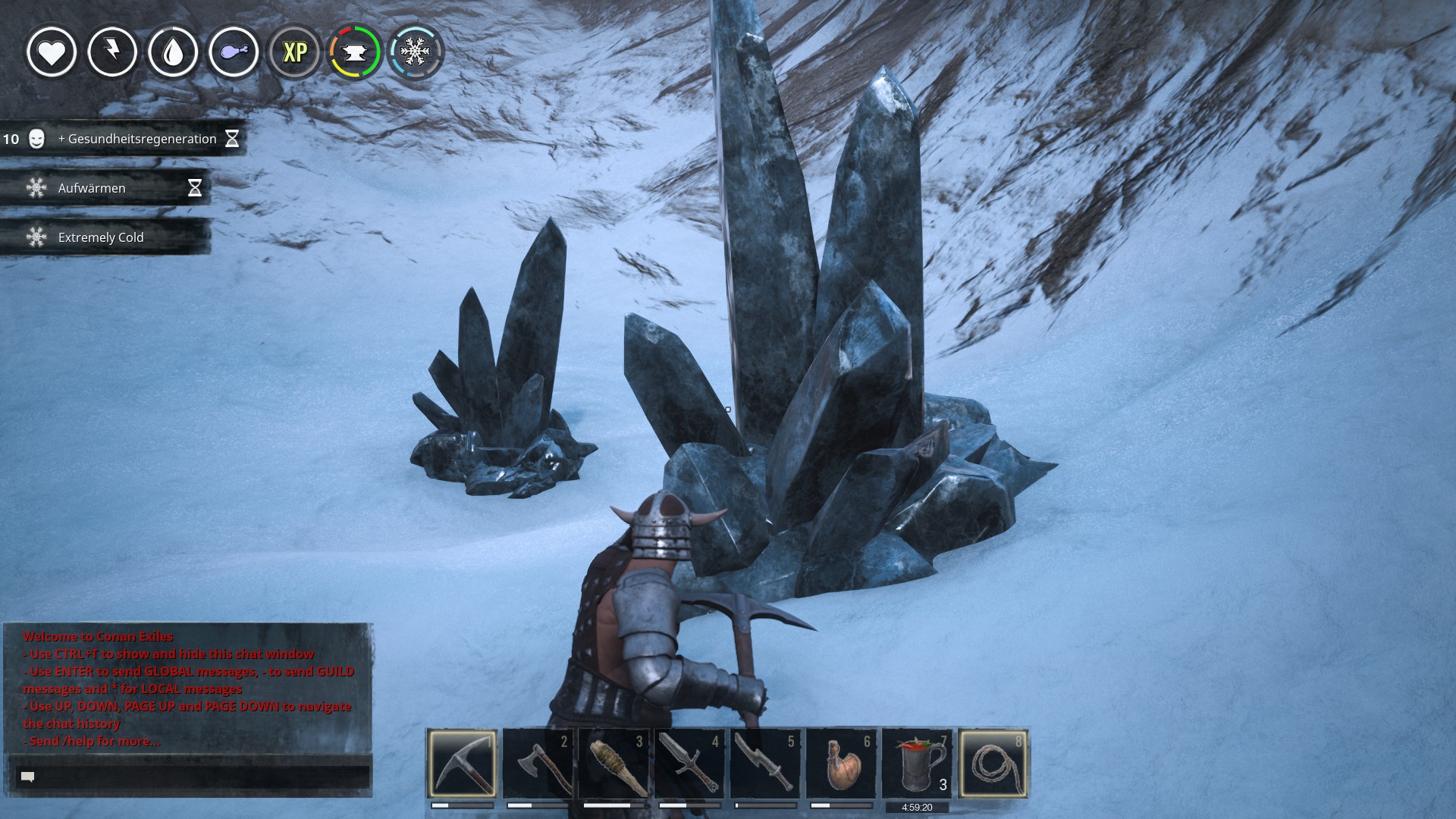
Task: Click the snowflake temperature icon
Action: pos(415,52)
